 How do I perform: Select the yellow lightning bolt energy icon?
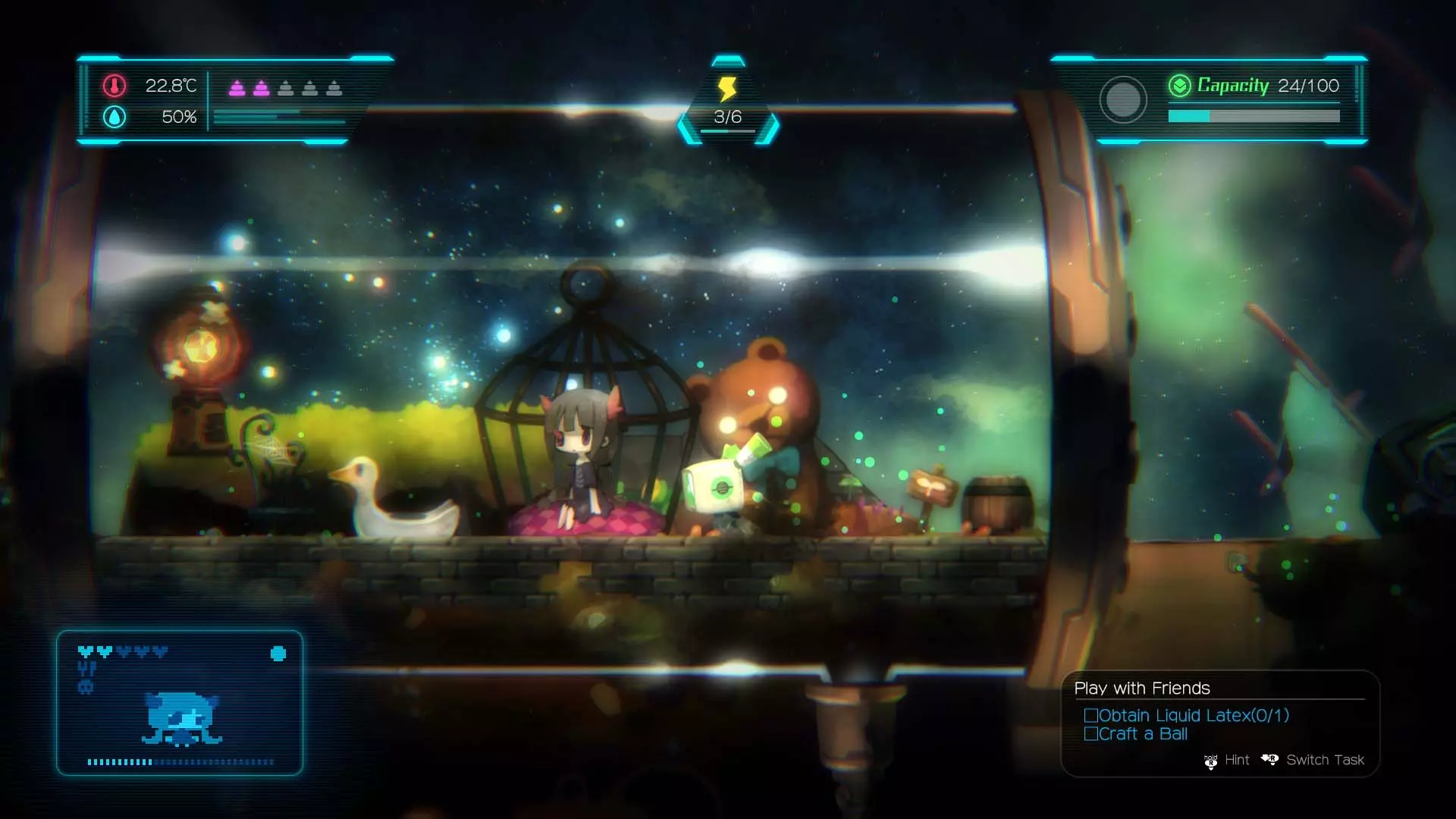[726, 89]
